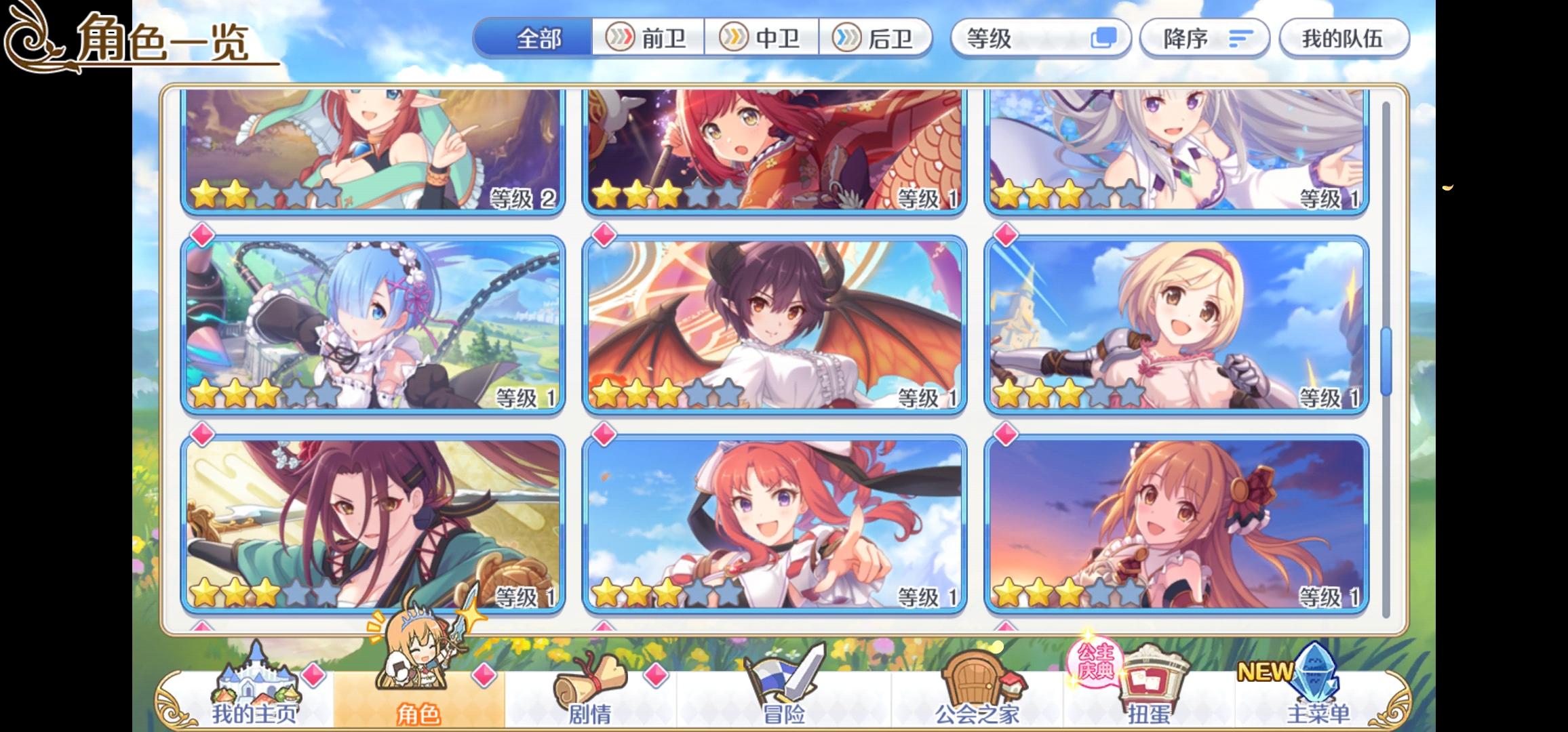Switch to the 中卫 midguard filter
Viewport: 1568px width, 732px height.
point(763,39)
